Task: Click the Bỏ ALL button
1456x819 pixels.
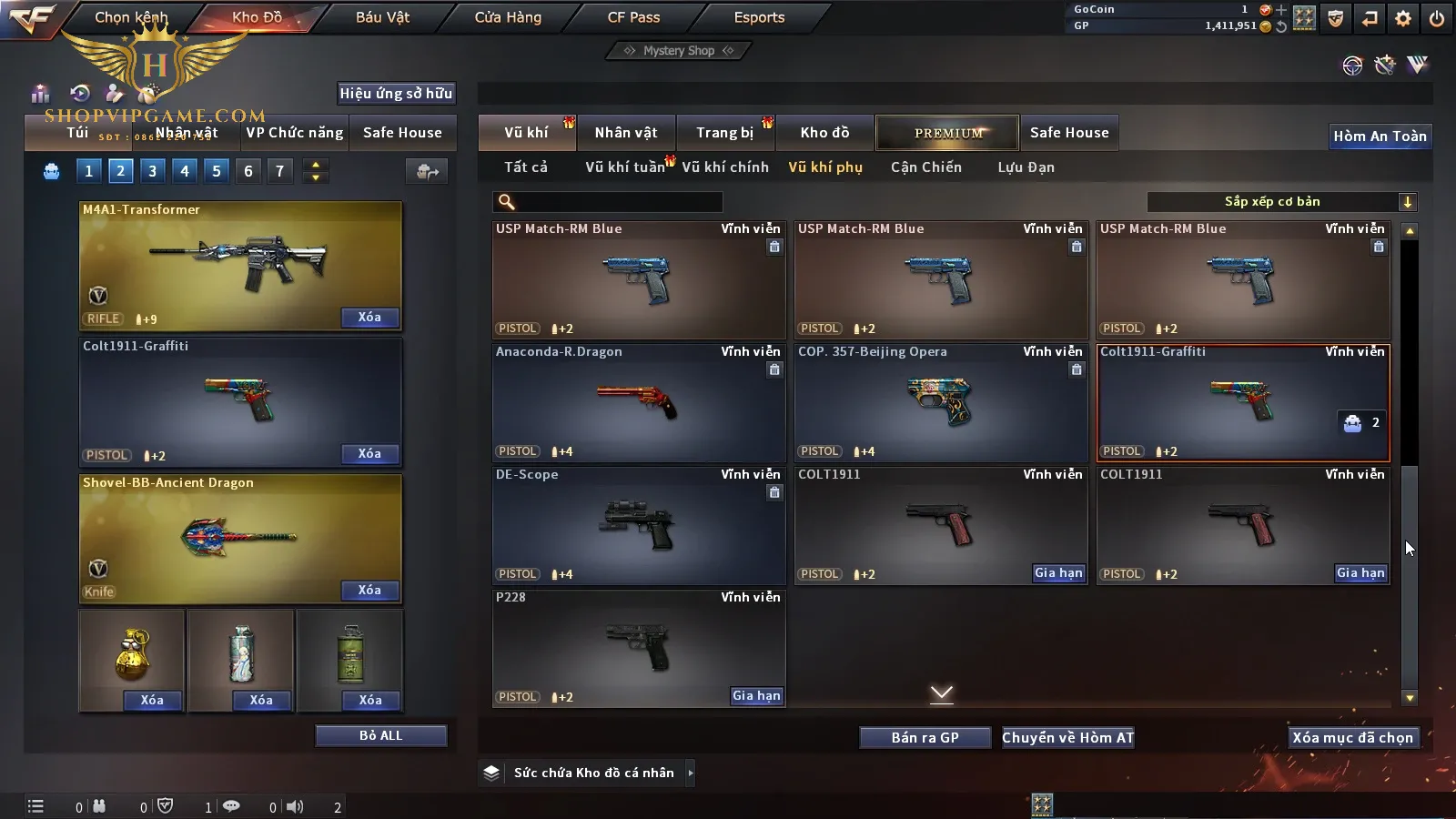Action: 380,735
